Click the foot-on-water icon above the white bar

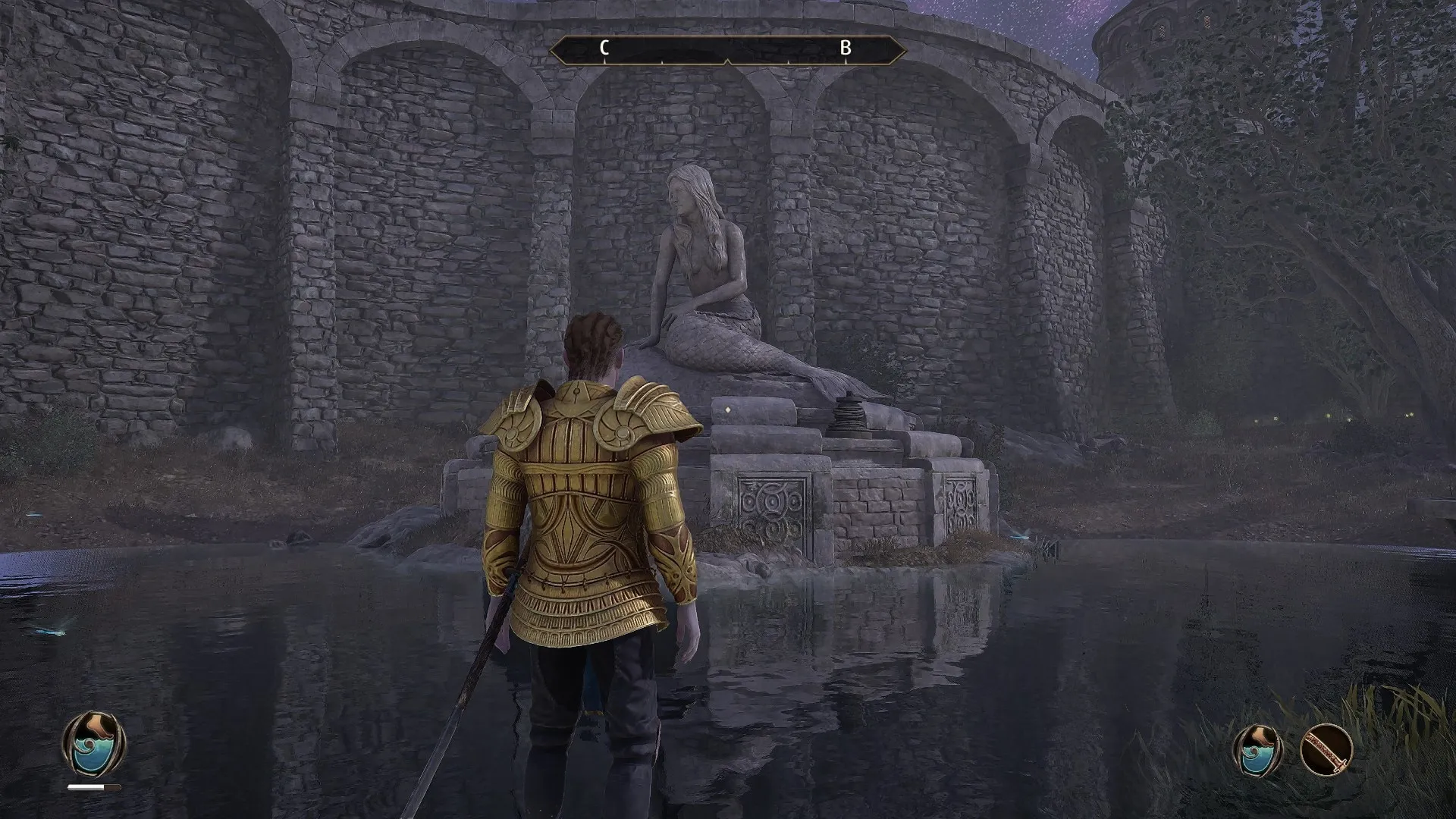(x=94, y=743)
